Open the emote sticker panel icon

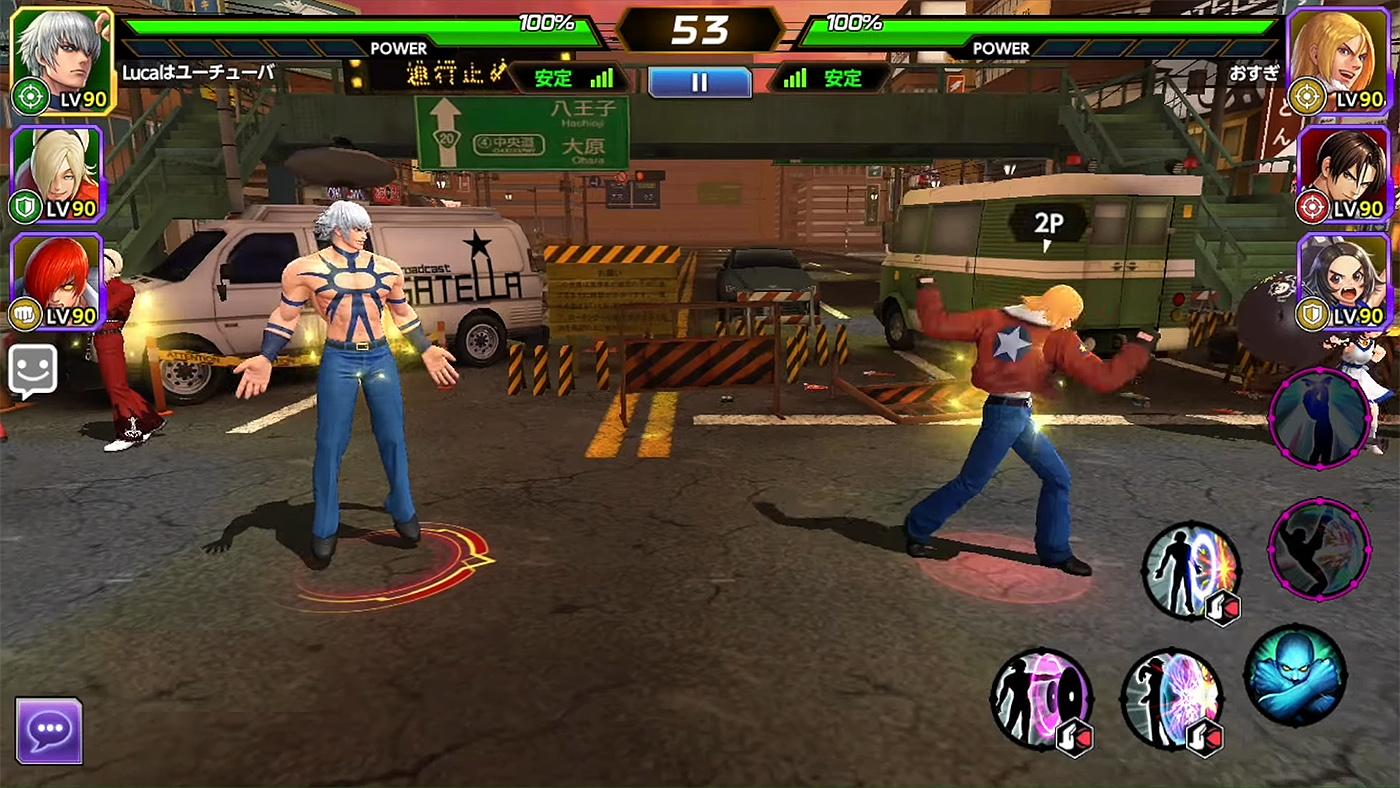point(32,364)
